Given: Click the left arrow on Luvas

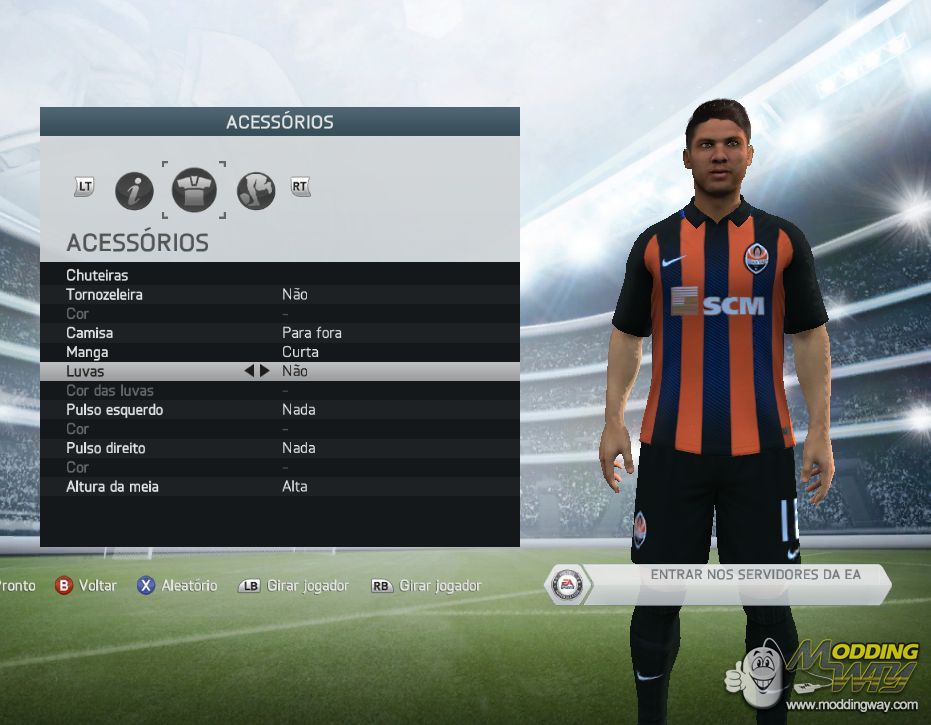Looking at the screenshot, I should [249, 370].
